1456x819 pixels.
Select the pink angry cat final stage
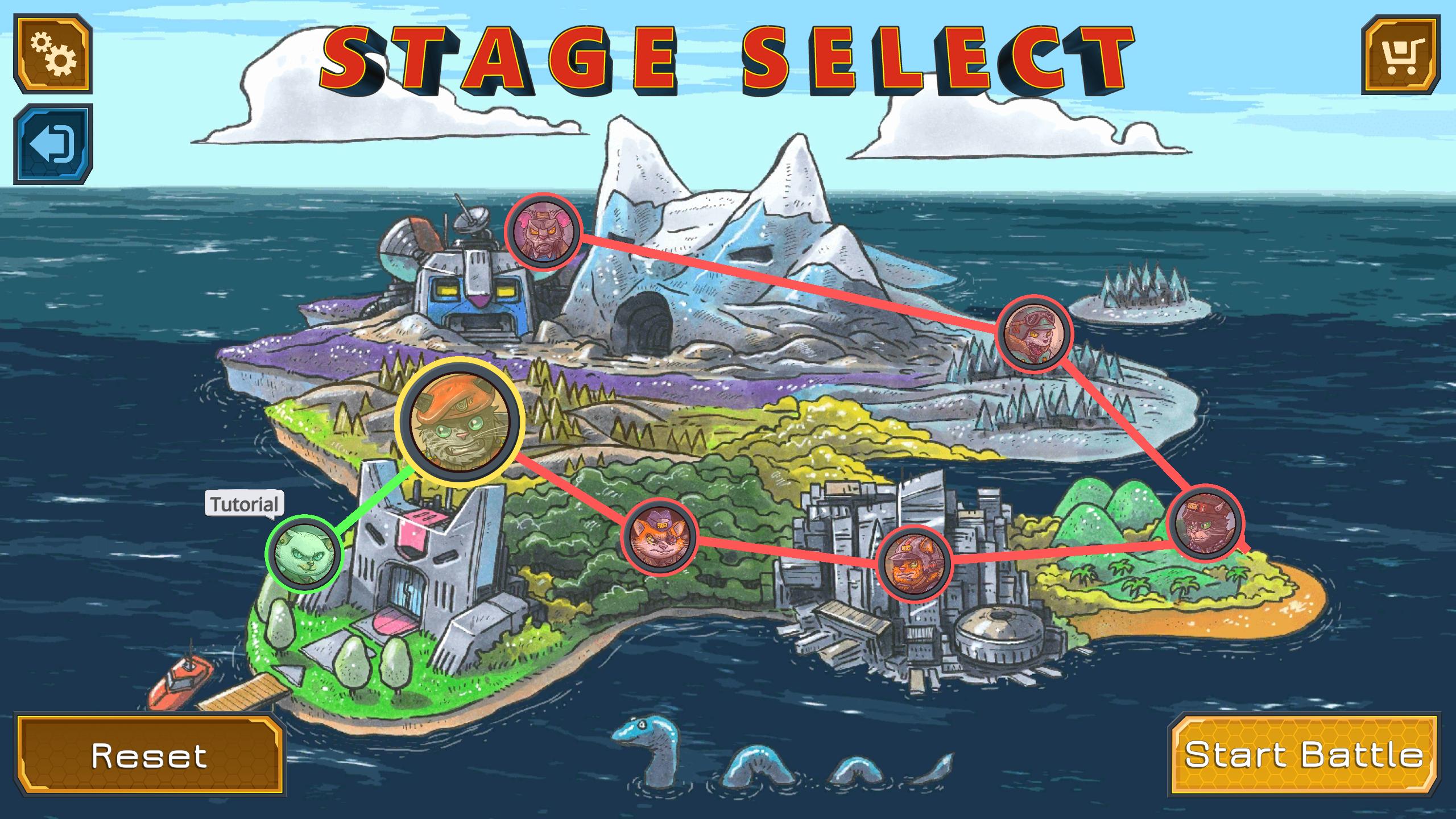543,231
